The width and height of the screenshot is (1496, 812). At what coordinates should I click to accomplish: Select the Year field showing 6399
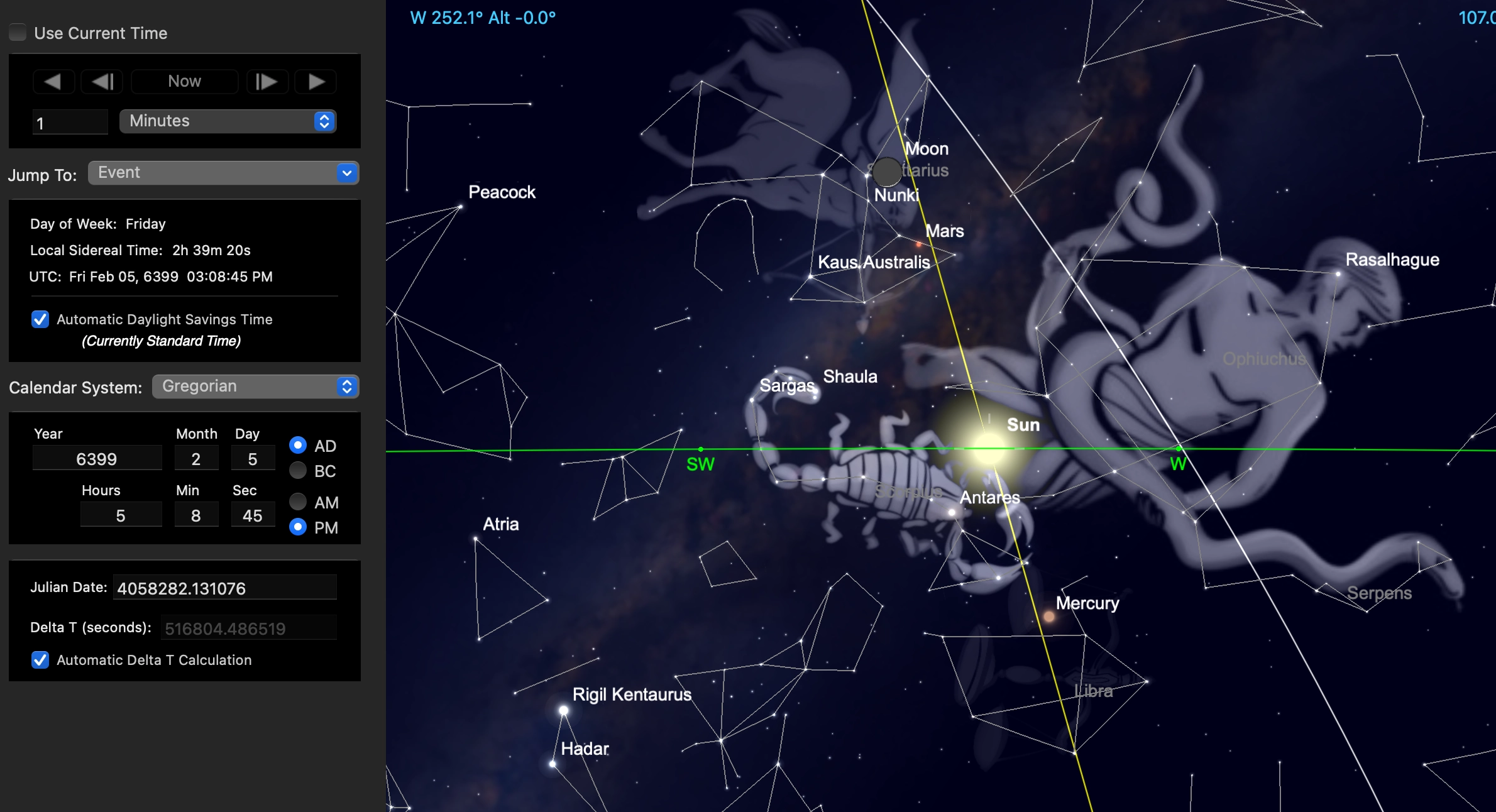[x=97, y=459]
